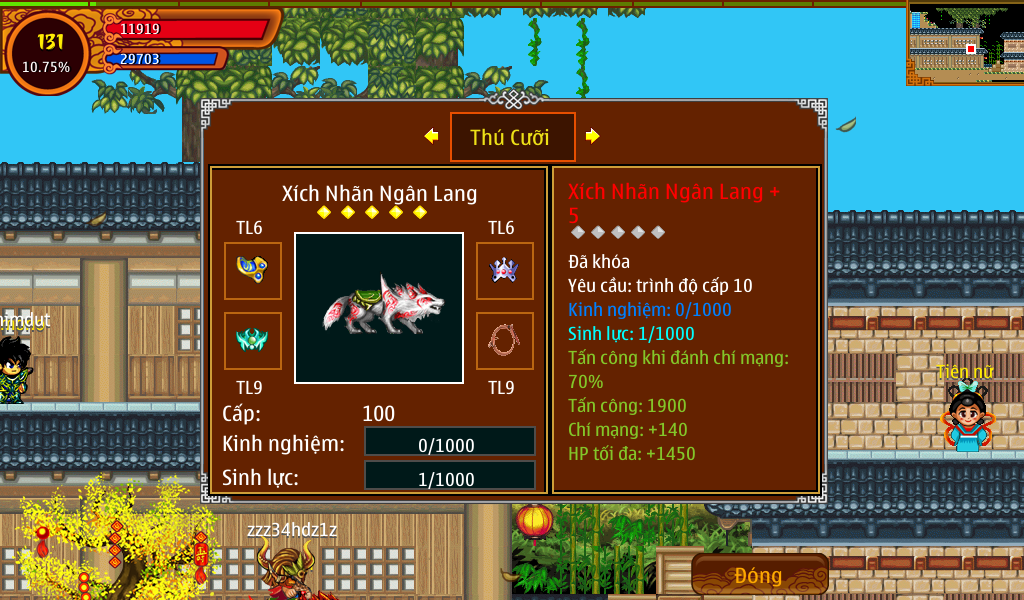Viewport: 1024px width, 600px height.
Task: Click the Xích Nhãn Ngân Lang wolf portrait
Action: [x=379, y=307]
